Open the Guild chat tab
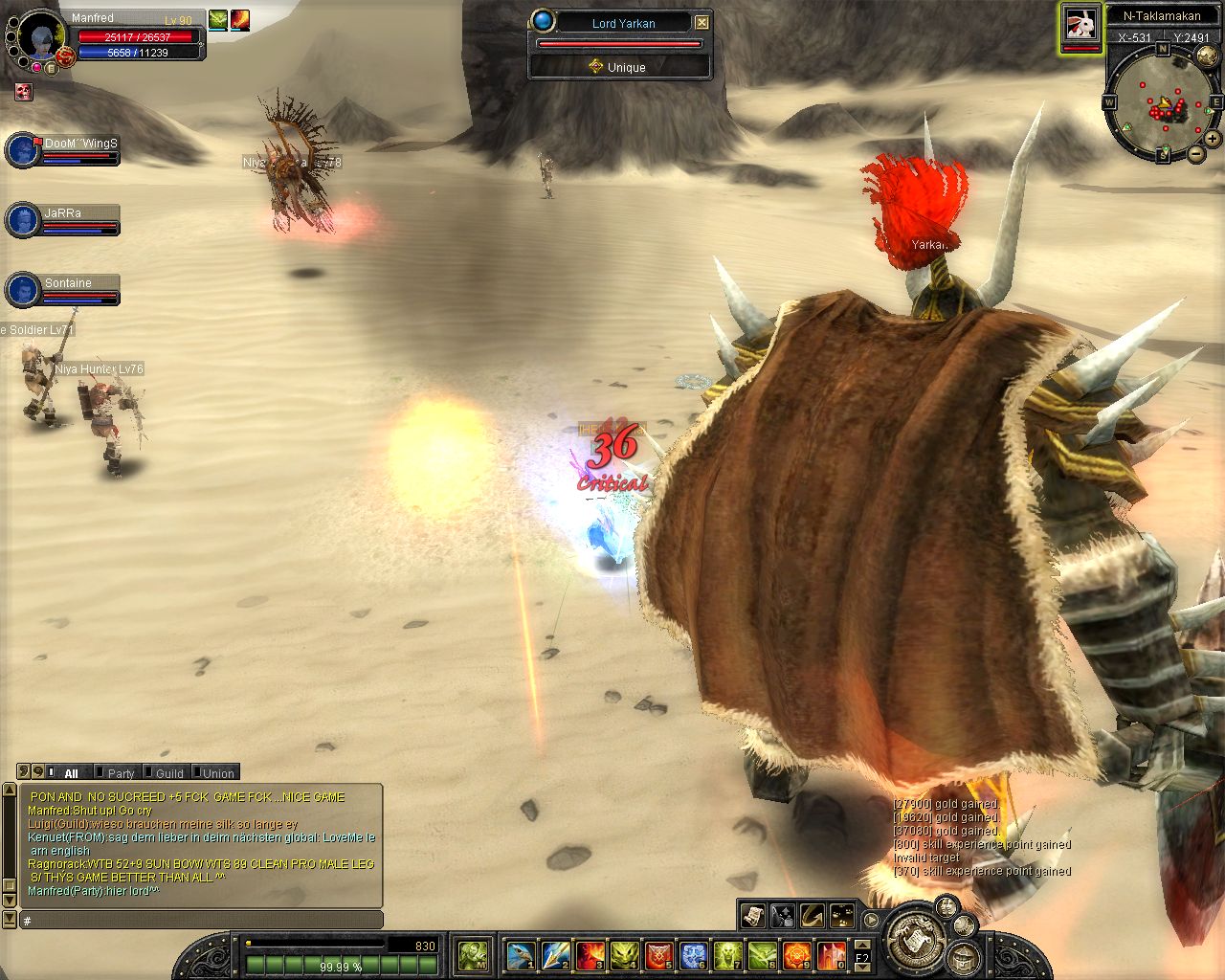The image size is (1225, 980). [x=168, y=773]
